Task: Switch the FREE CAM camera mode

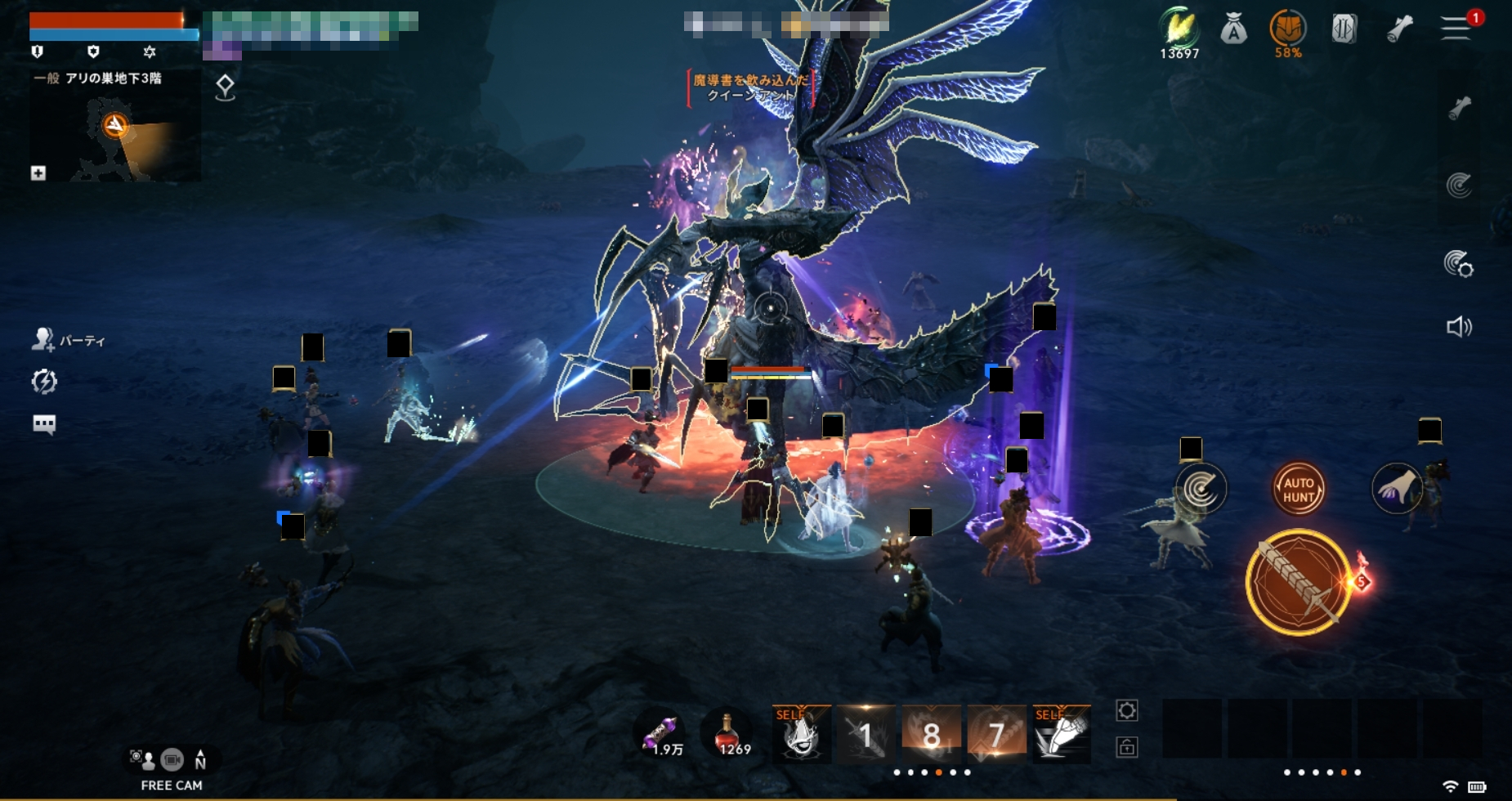Action: [172, 761]
